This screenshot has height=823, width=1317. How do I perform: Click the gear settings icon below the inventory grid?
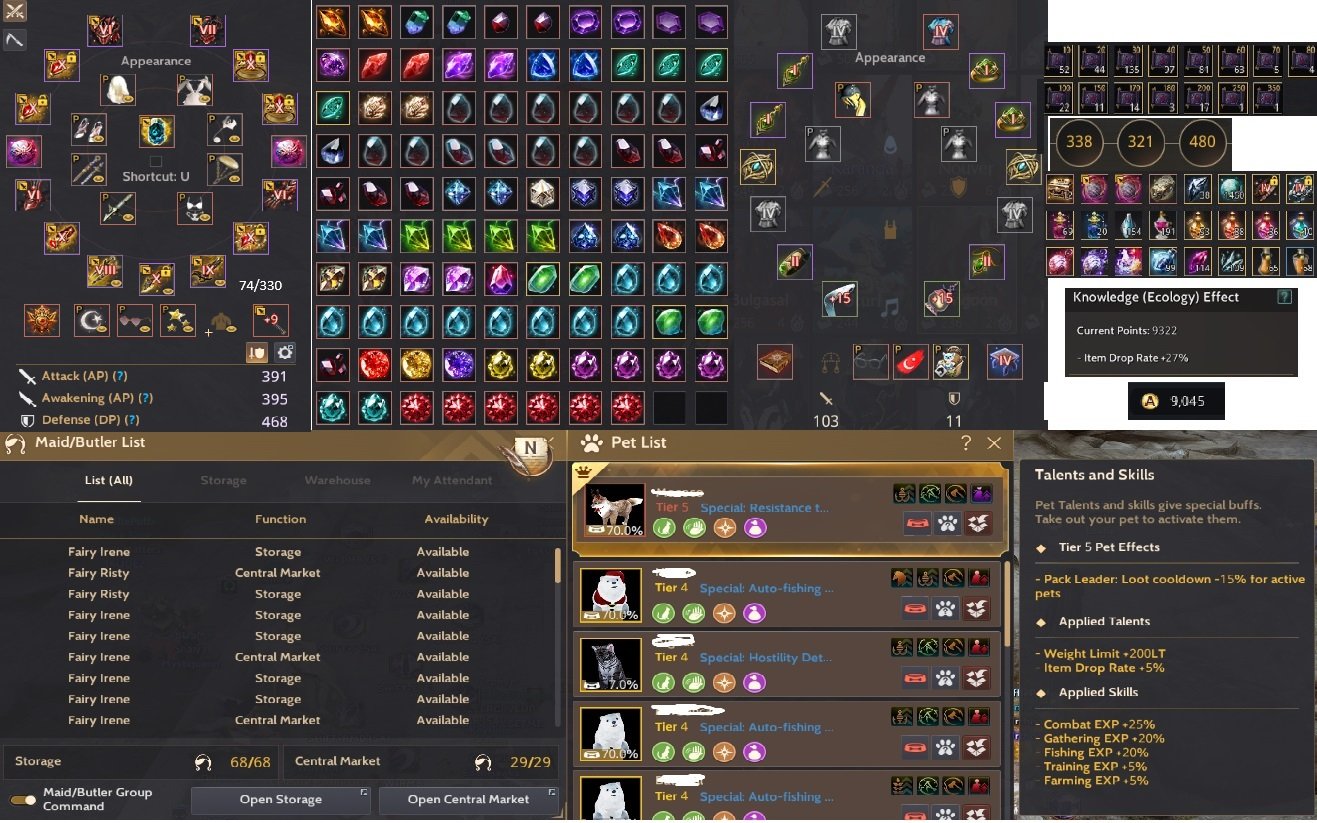[285, 352]
